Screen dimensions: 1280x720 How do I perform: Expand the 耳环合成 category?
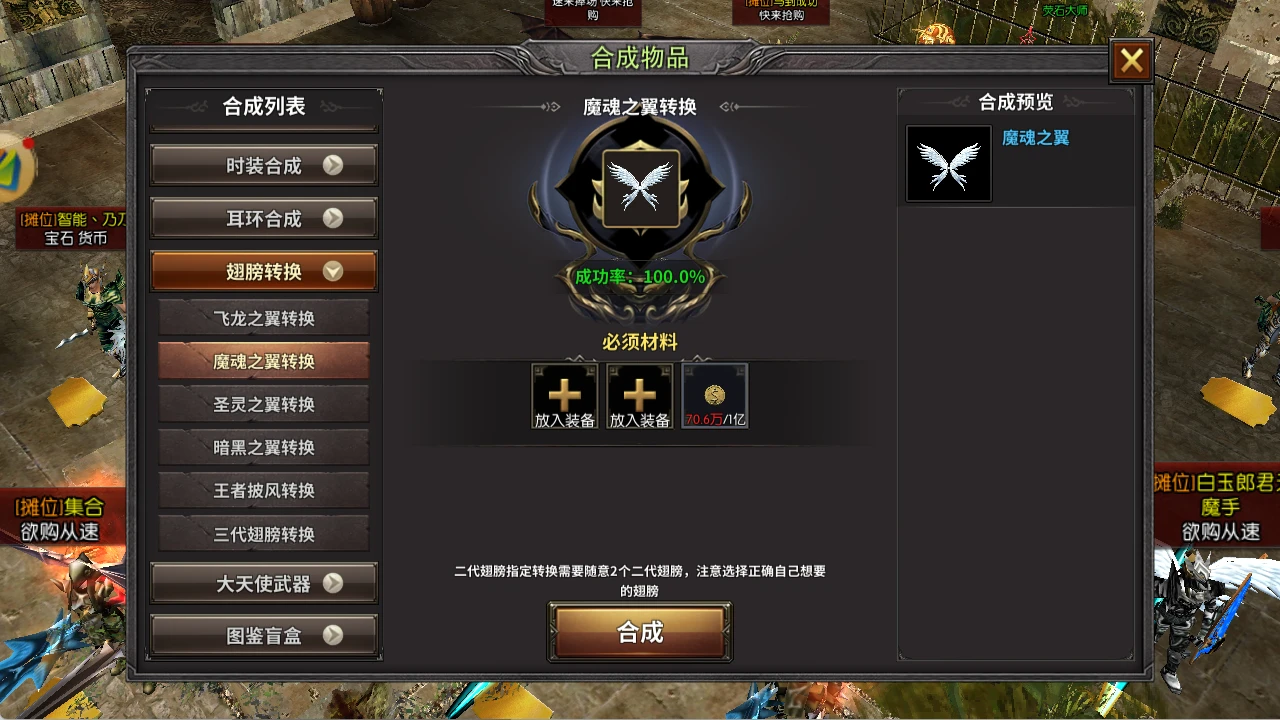(x=263, y=218)
